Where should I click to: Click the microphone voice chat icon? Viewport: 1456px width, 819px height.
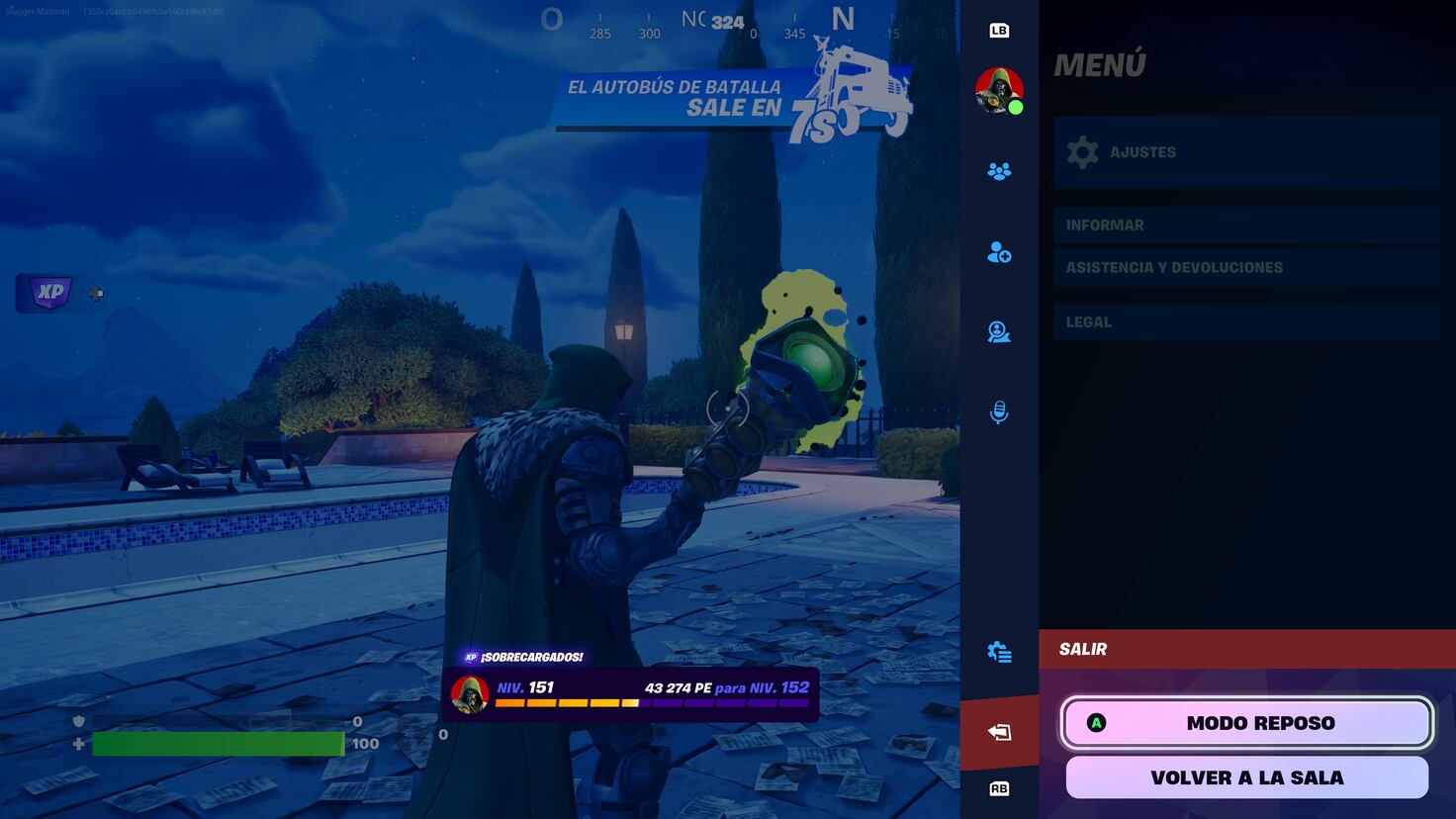coord(999,412)
